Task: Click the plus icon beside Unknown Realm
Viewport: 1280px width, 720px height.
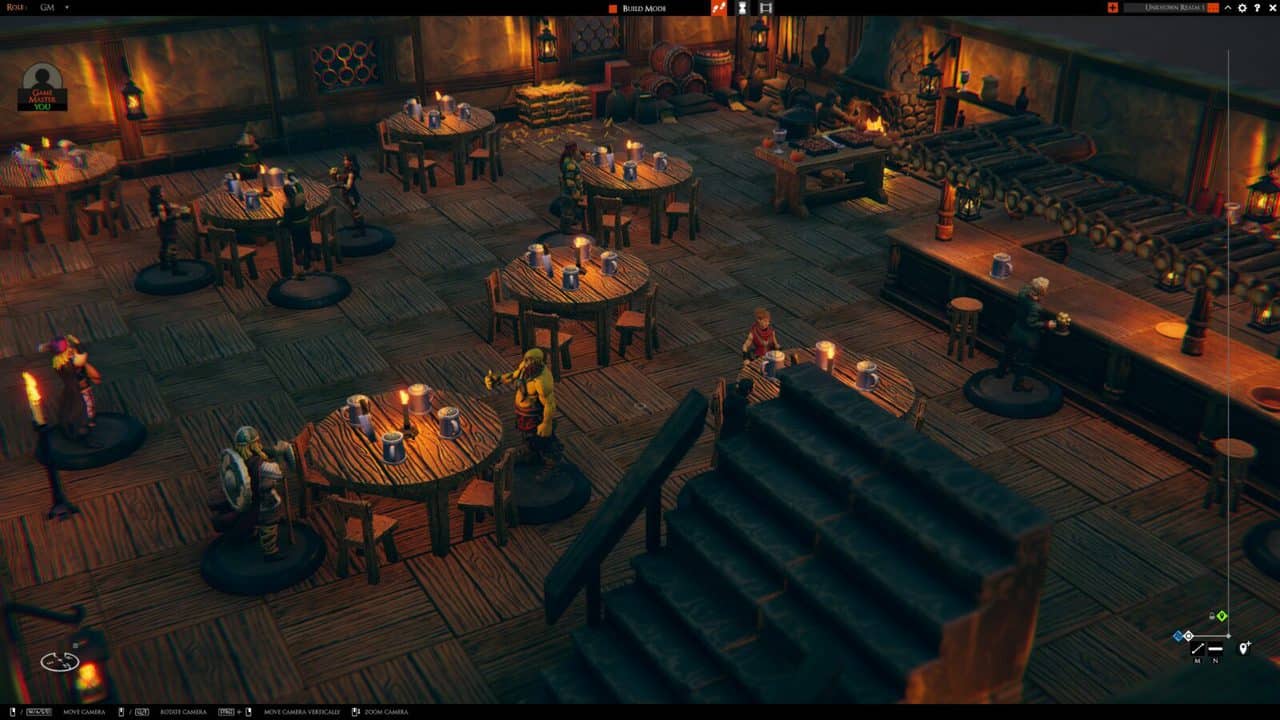Action: (1113, 8)
